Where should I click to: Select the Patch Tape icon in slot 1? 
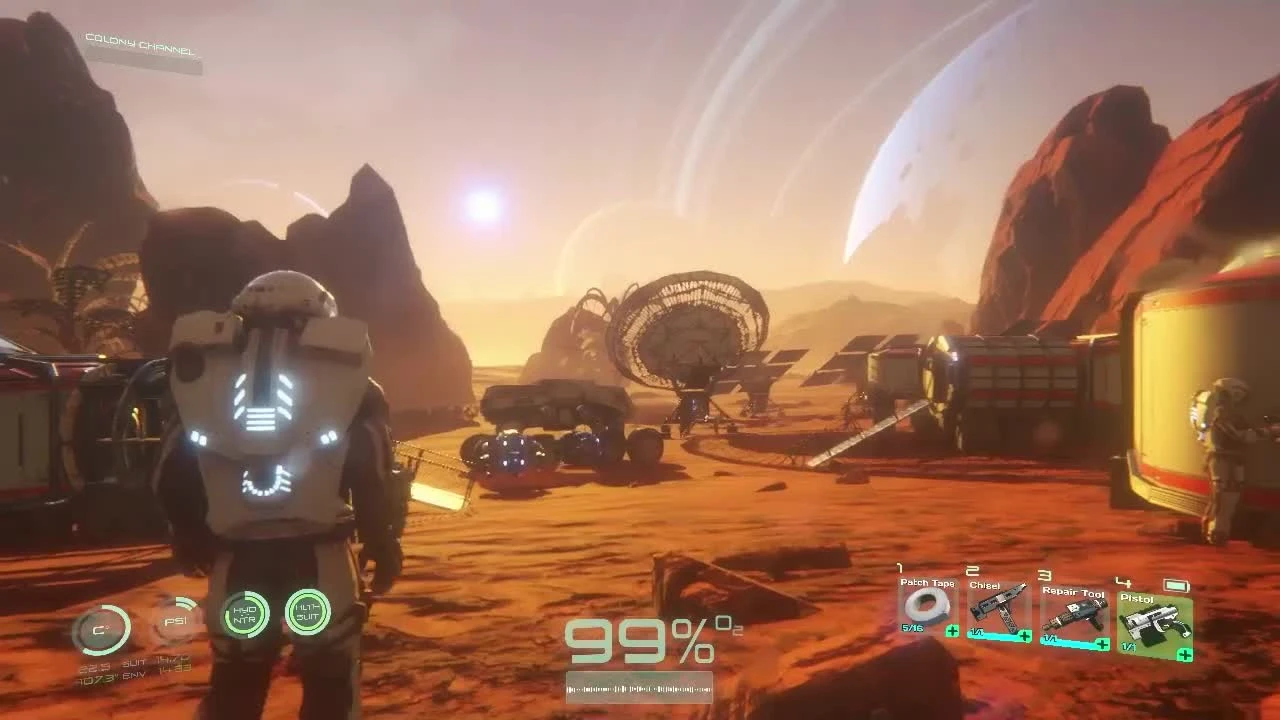coord(926,606)
